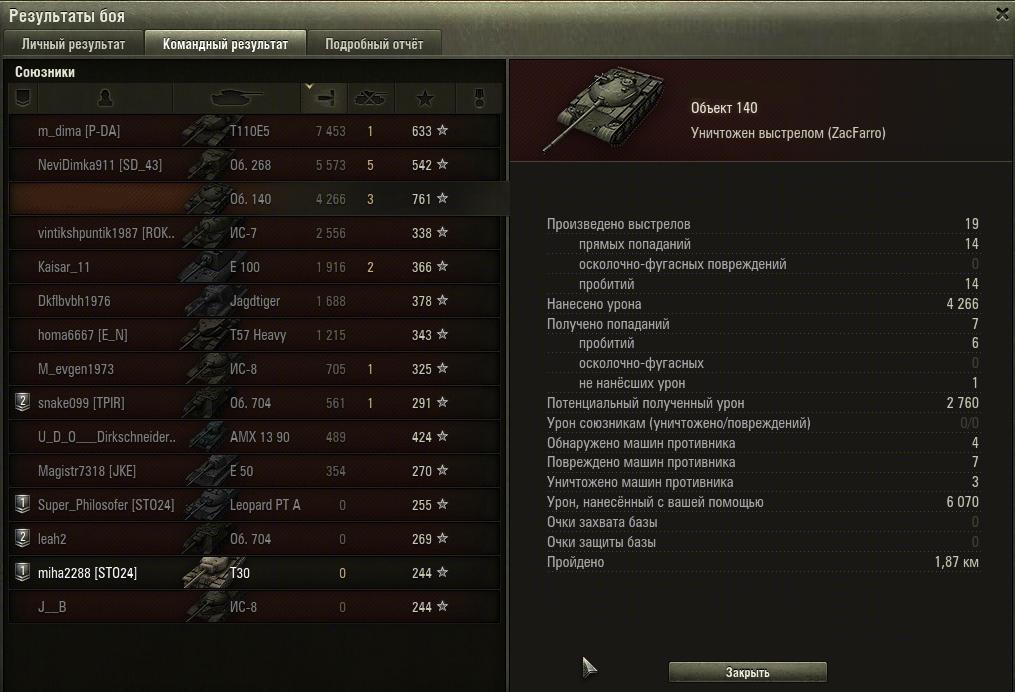Viewport: 1015px width, 692px height.
Task: Close the battle results window
Action: [1002, 13]
